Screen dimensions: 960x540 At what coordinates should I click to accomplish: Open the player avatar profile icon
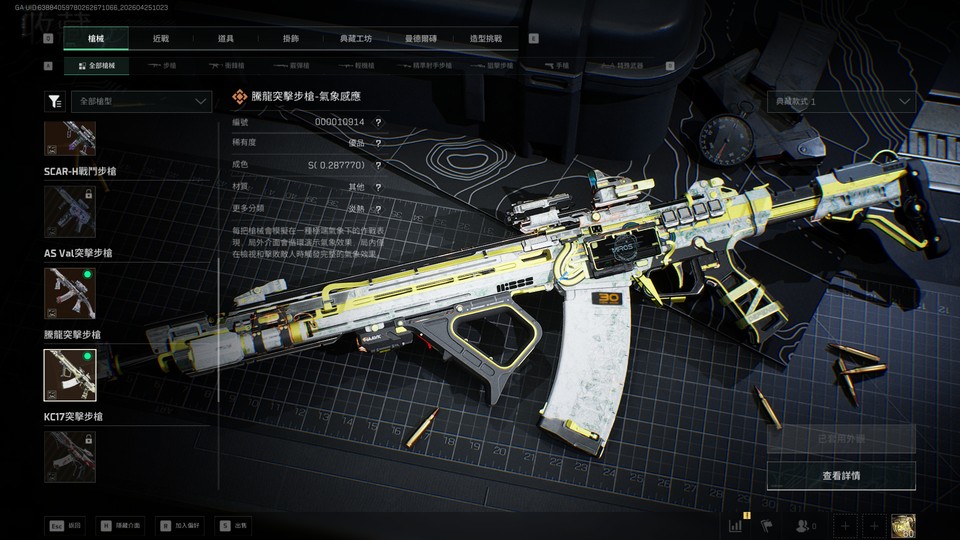pos(904,524)
